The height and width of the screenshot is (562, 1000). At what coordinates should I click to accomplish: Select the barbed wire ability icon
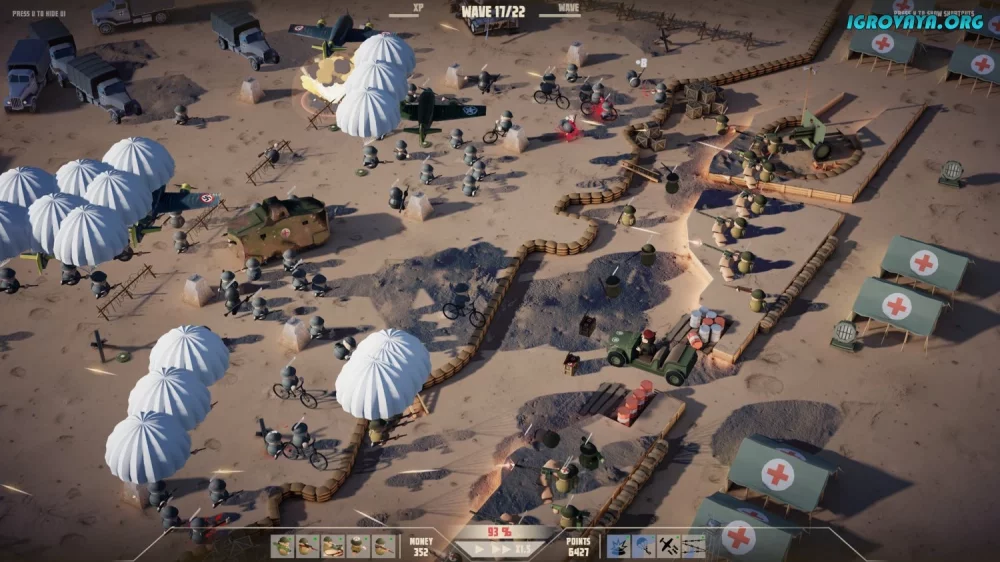[x=694, y=547]
